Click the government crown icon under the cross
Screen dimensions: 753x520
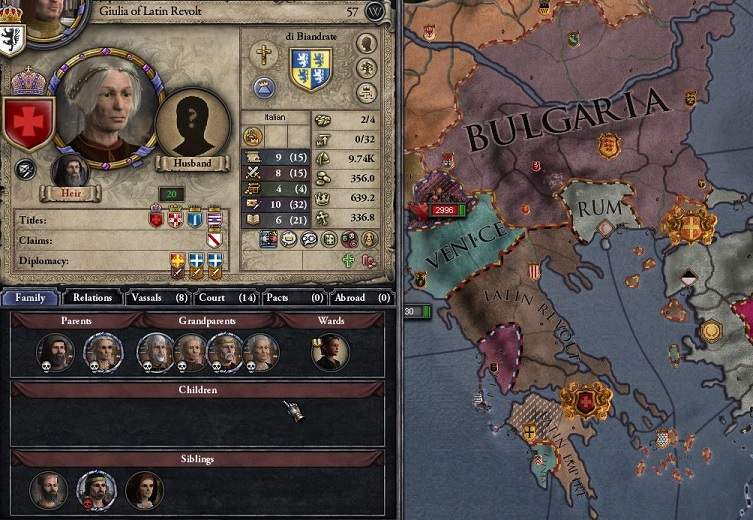(x=264, y=85)
